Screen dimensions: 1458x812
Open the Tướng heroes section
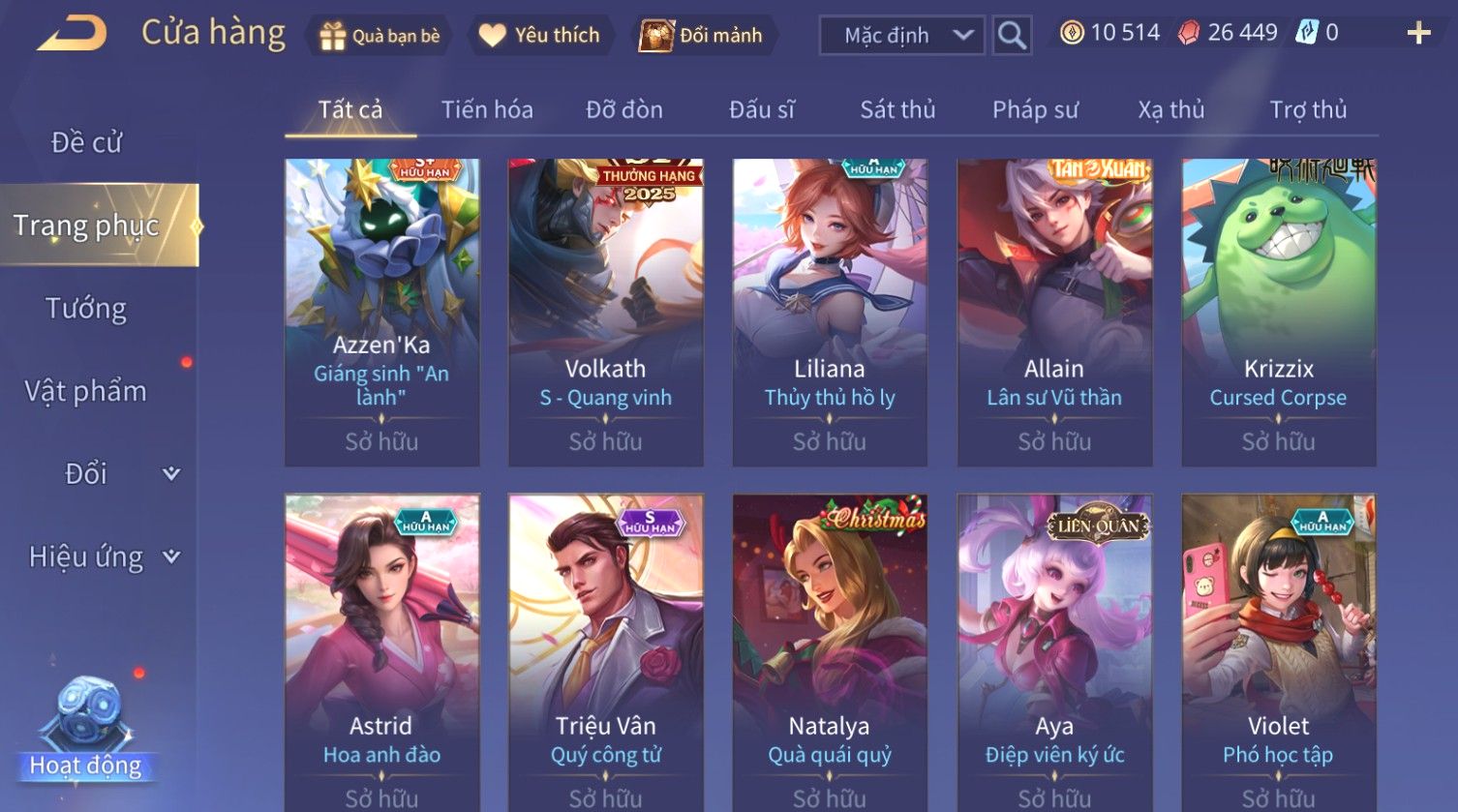pos(86,309)
